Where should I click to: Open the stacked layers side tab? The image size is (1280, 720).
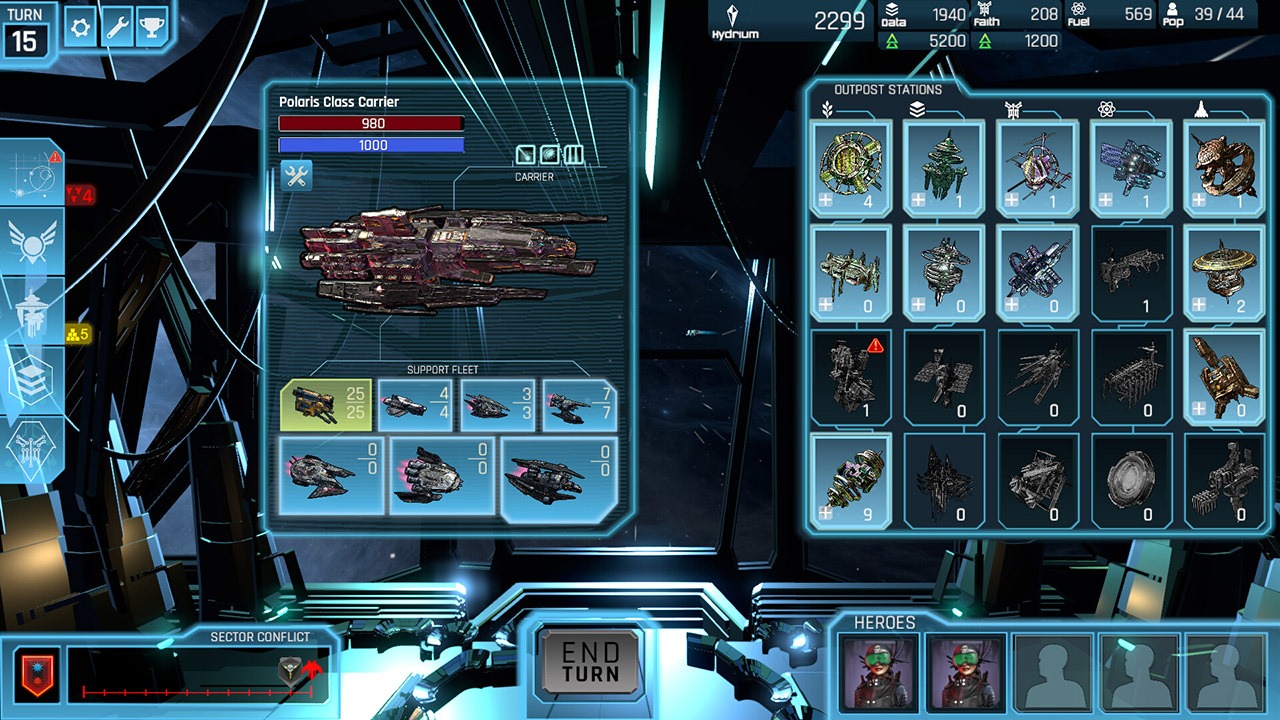(32, 378)
